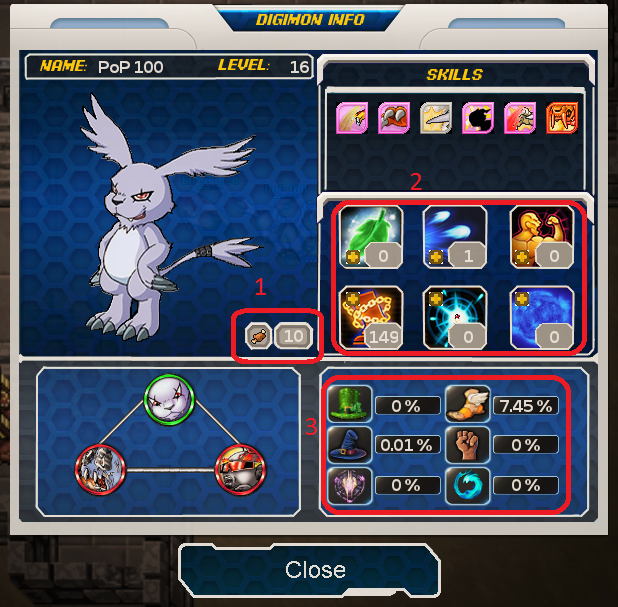Image resolution: width=618 pixels, height=607 pixels.
Task: Choose the red claws skill icon
Action: click(x=393, y=118)
